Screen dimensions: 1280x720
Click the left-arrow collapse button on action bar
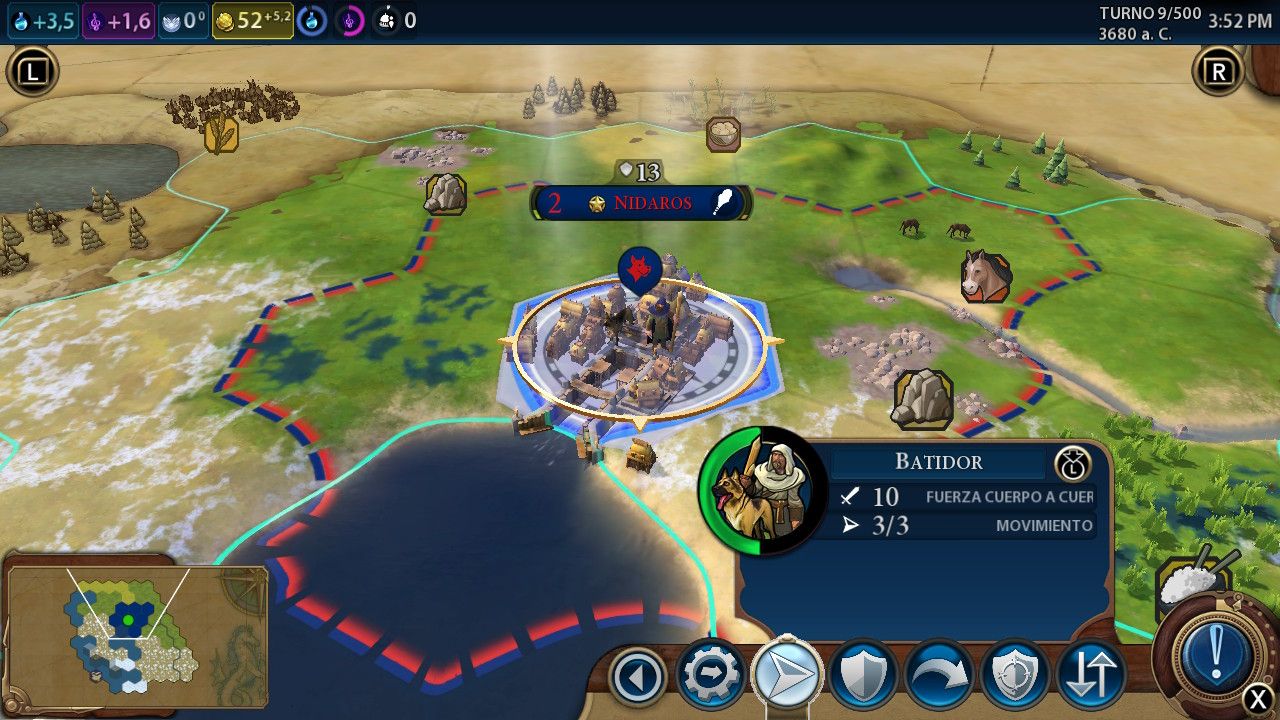tap(638, 678)
